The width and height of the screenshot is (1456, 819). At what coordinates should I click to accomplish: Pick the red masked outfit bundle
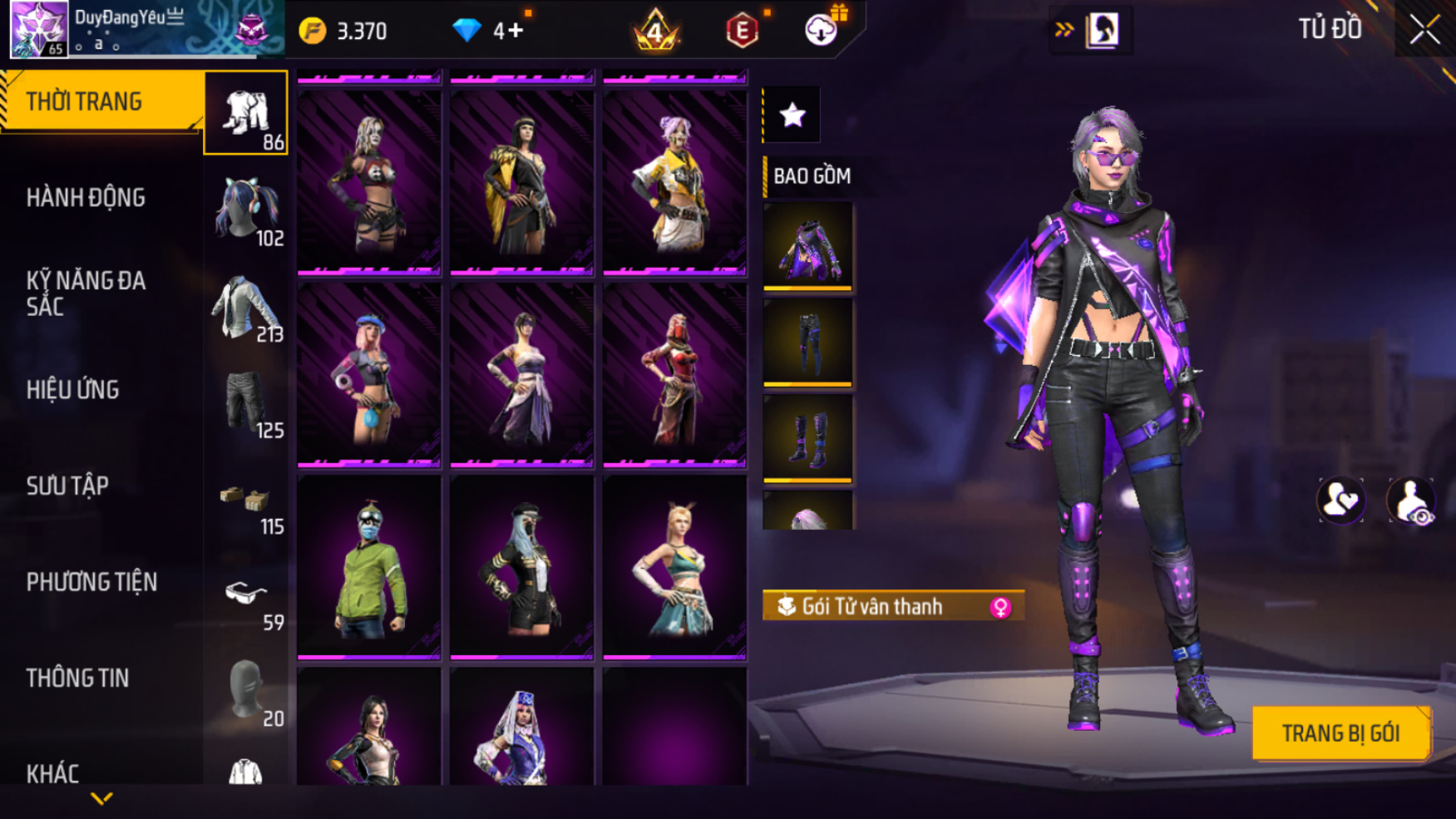pos(674,374)
